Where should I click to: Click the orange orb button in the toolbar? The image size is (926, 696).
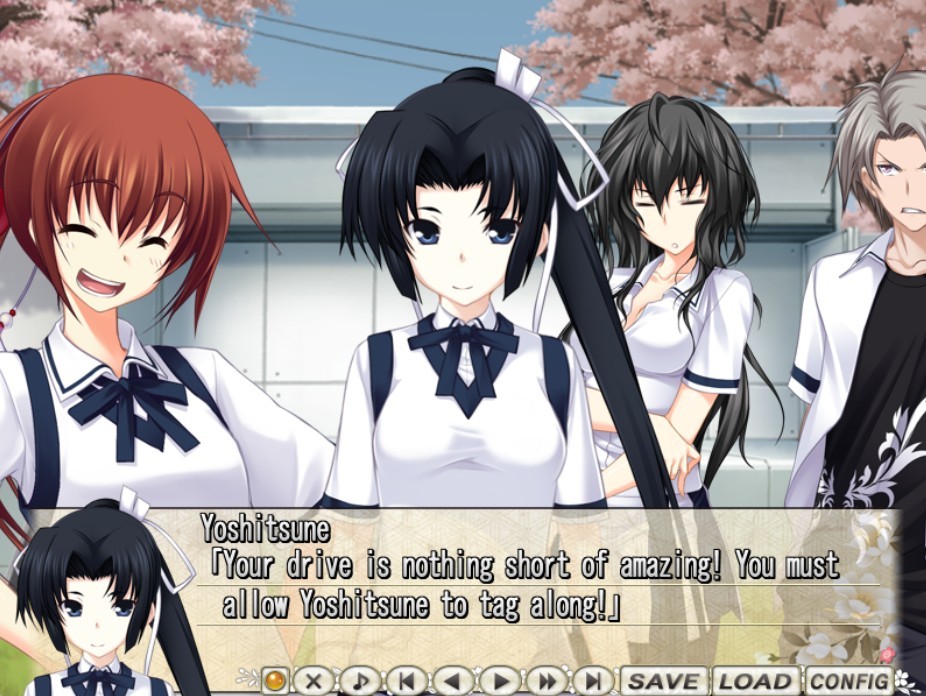click(x=274, y=681)
